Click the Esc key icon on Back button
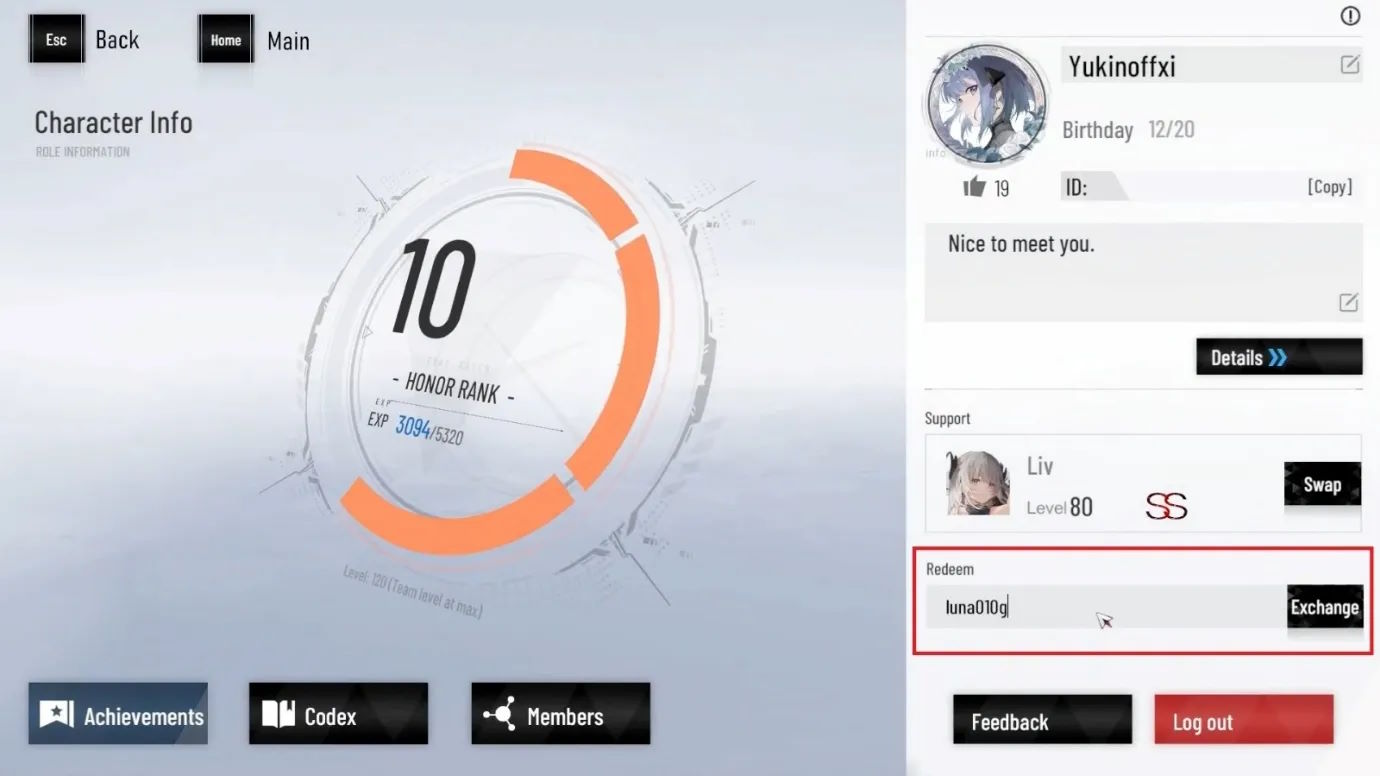The width and height of the screenshot is (1380, 776). click(56, 38)
